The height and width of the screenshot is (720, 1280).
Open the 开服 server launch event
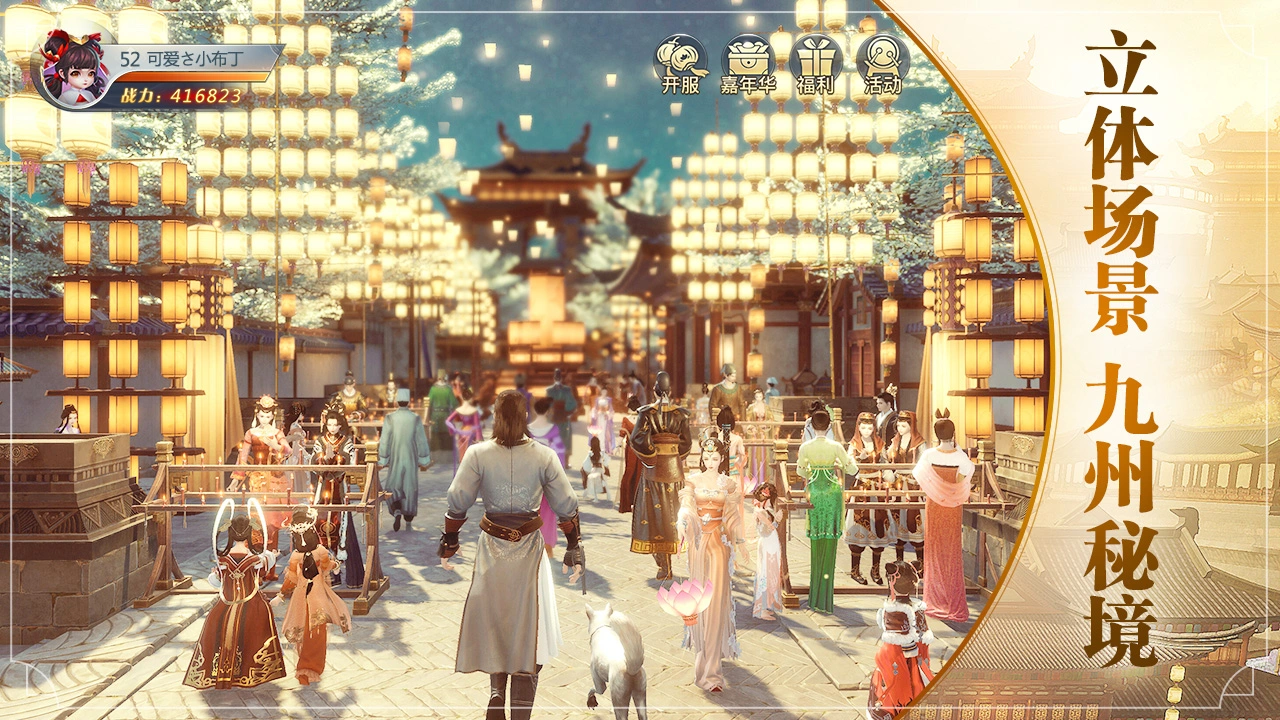[x=680, y=63]
